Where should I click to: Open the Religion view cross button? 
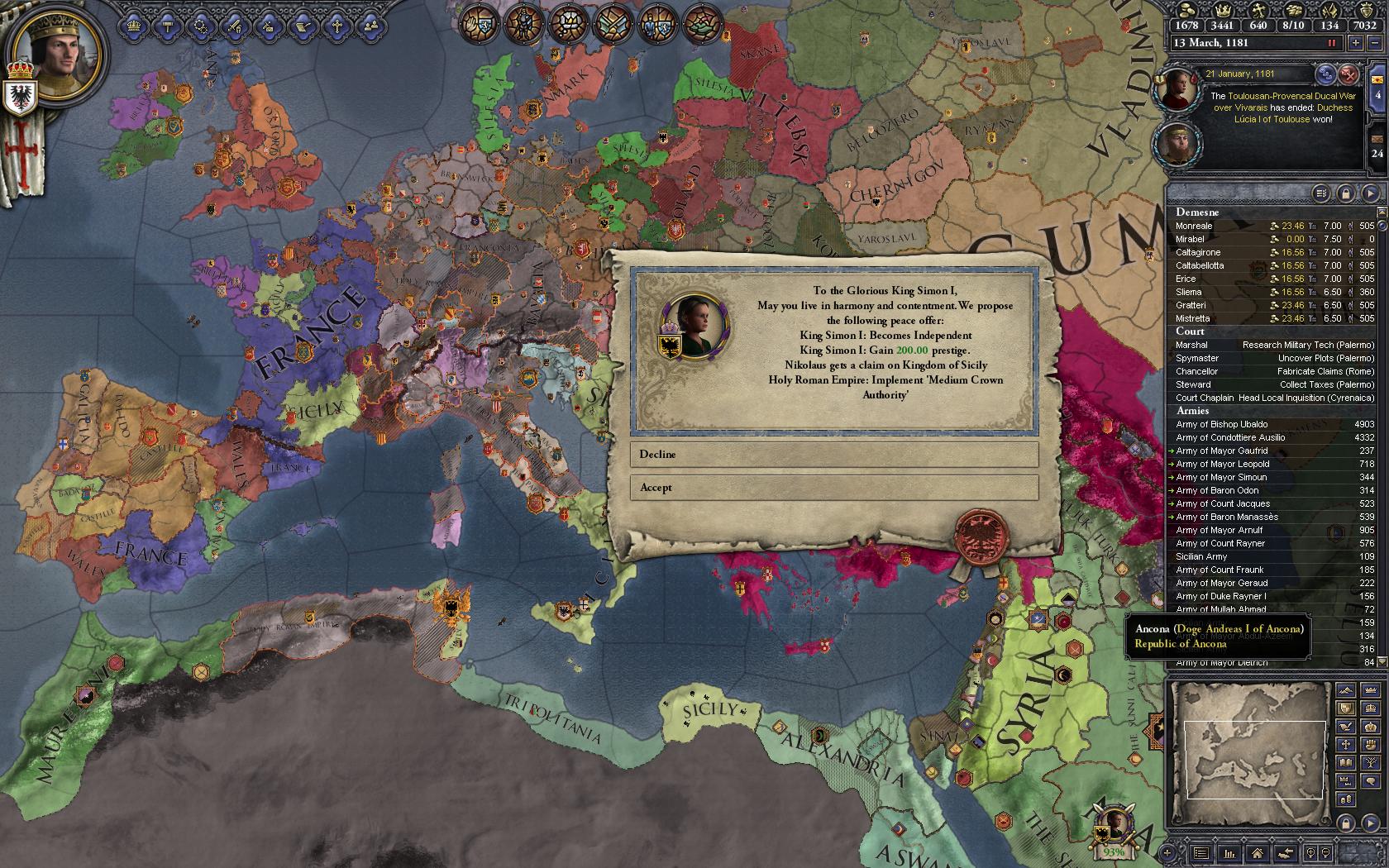click(x=337, y=25)
